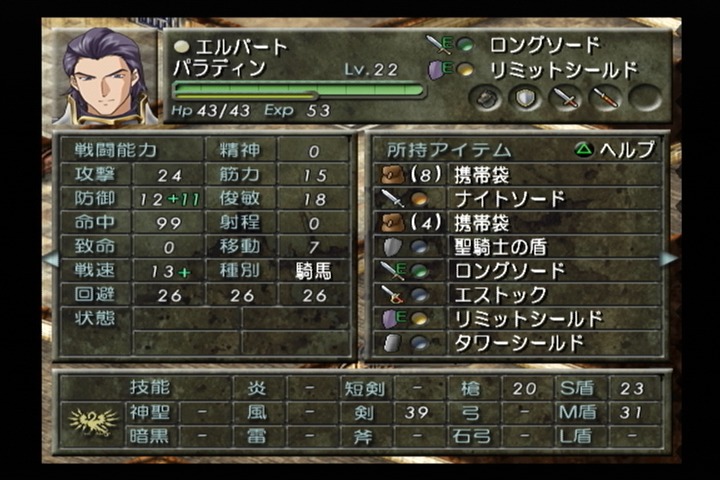Click the silver shield skill icon
The width and height of the screenshot is (720, 480).
point(524,97)
